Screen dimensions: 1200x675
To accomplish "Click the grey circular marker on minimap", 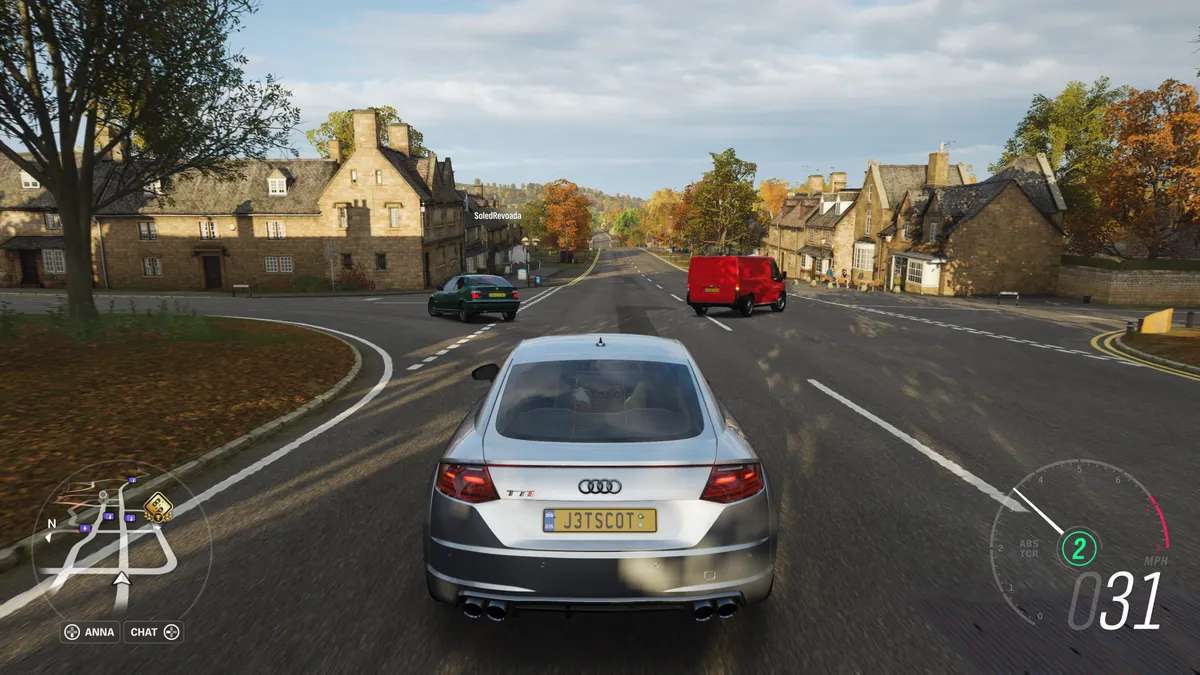I will click(101, 495).
